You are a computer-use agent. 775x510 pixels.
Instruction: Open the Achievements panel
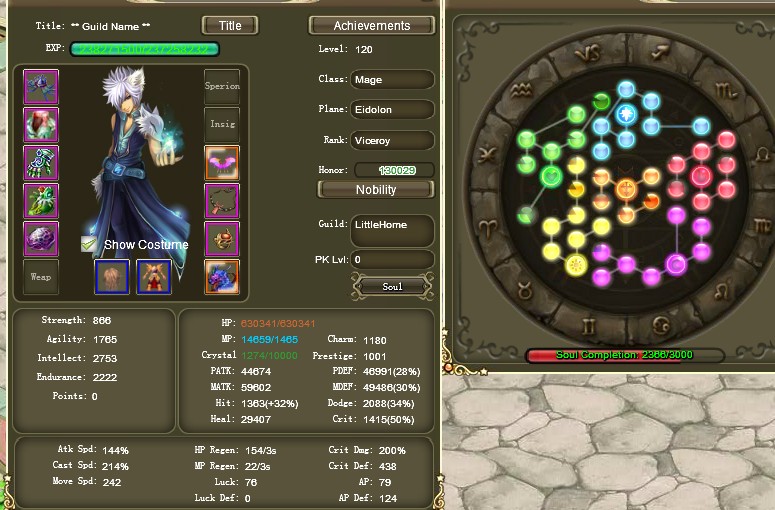tap(372, 25)
